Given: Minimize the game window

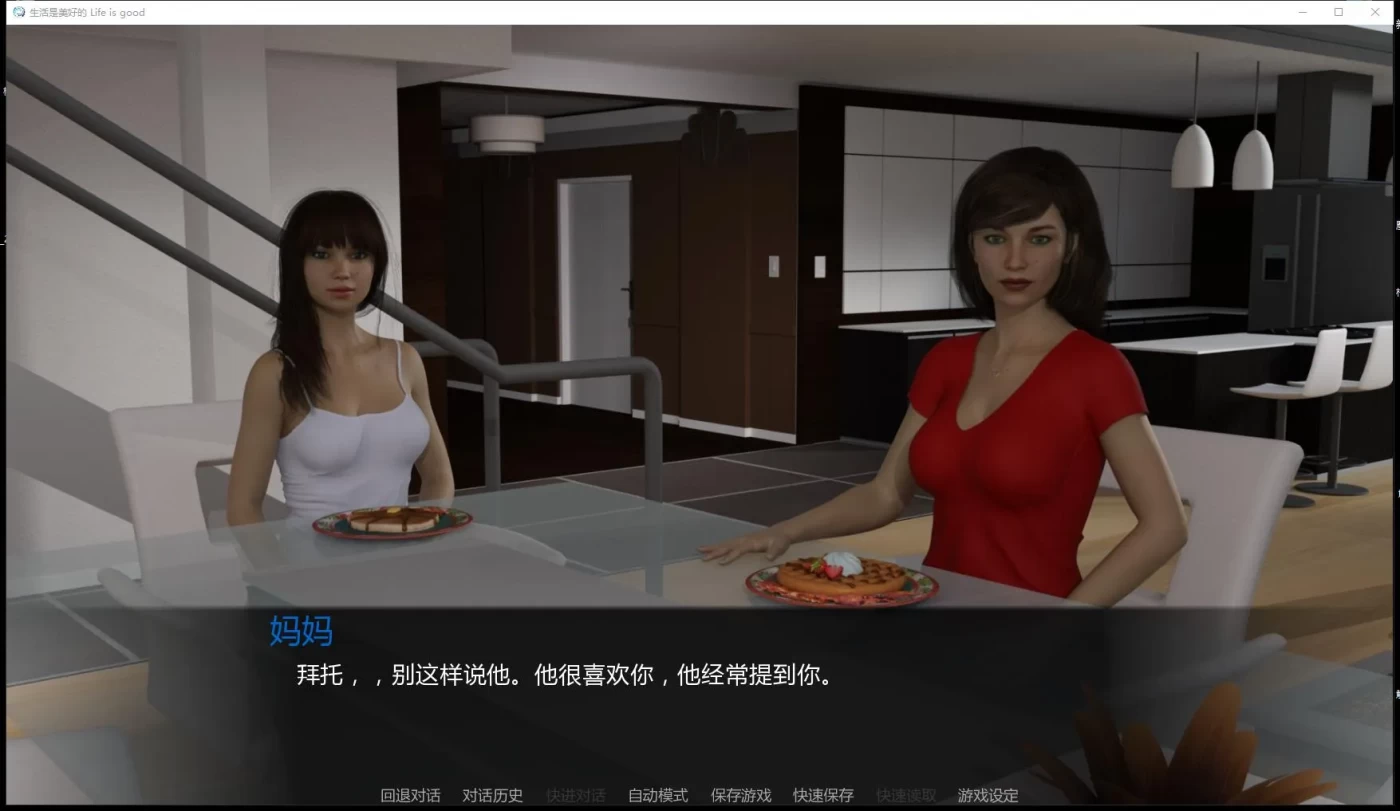Looking at the screenshot, I should 1302,11.
